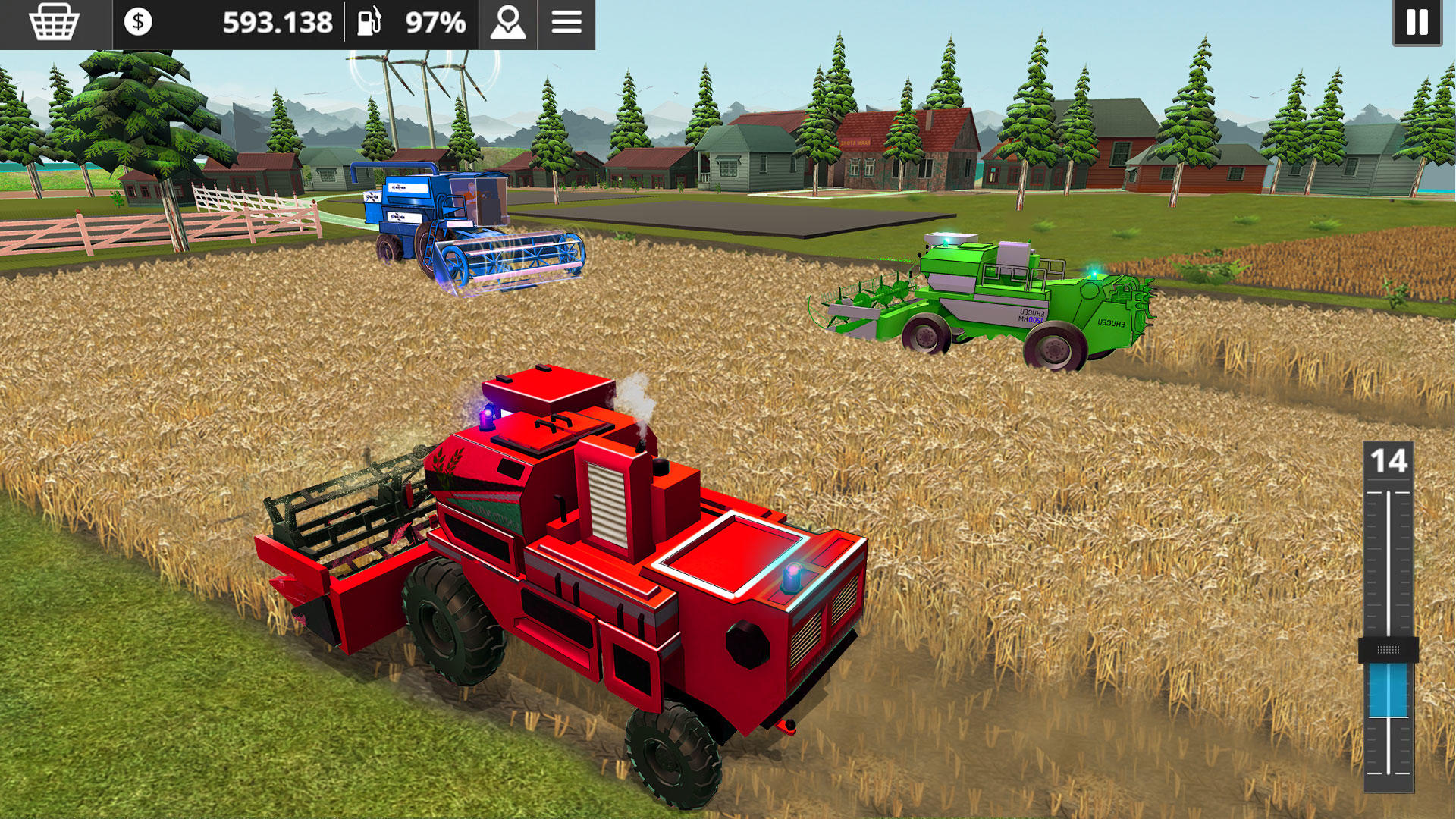Click the circled dollar sign symbol
The height and width of the screenshot is (819, 1456).
(139, 23)
